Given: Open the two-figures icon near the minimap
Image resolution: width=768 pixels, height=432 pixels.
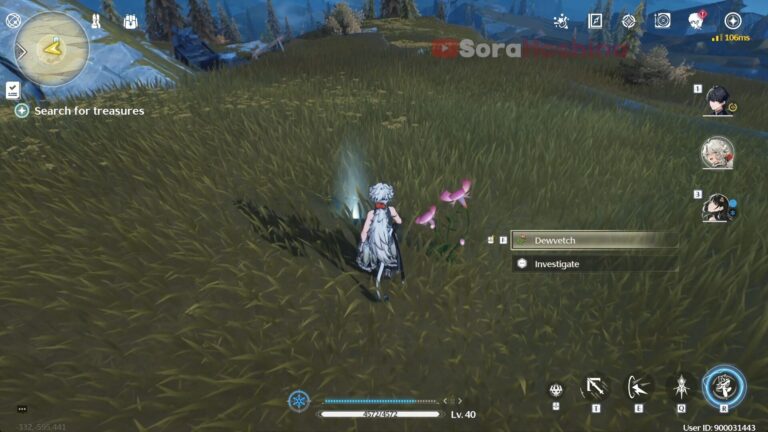Looking at the screenshot, I should click(97, 21).
